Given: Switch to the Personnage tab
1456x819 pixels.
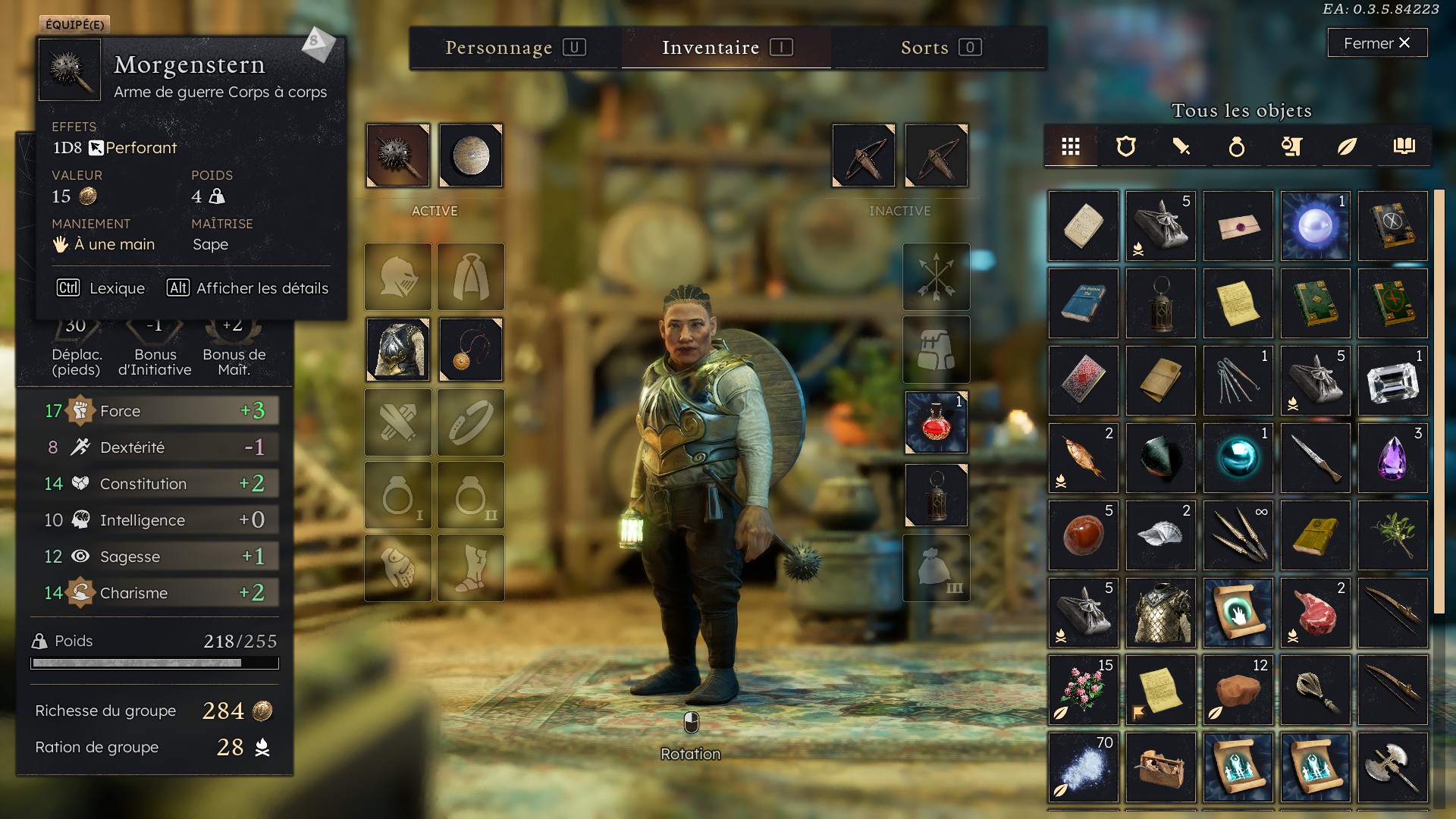Looking at the screenshot, I should coord(515,48).
